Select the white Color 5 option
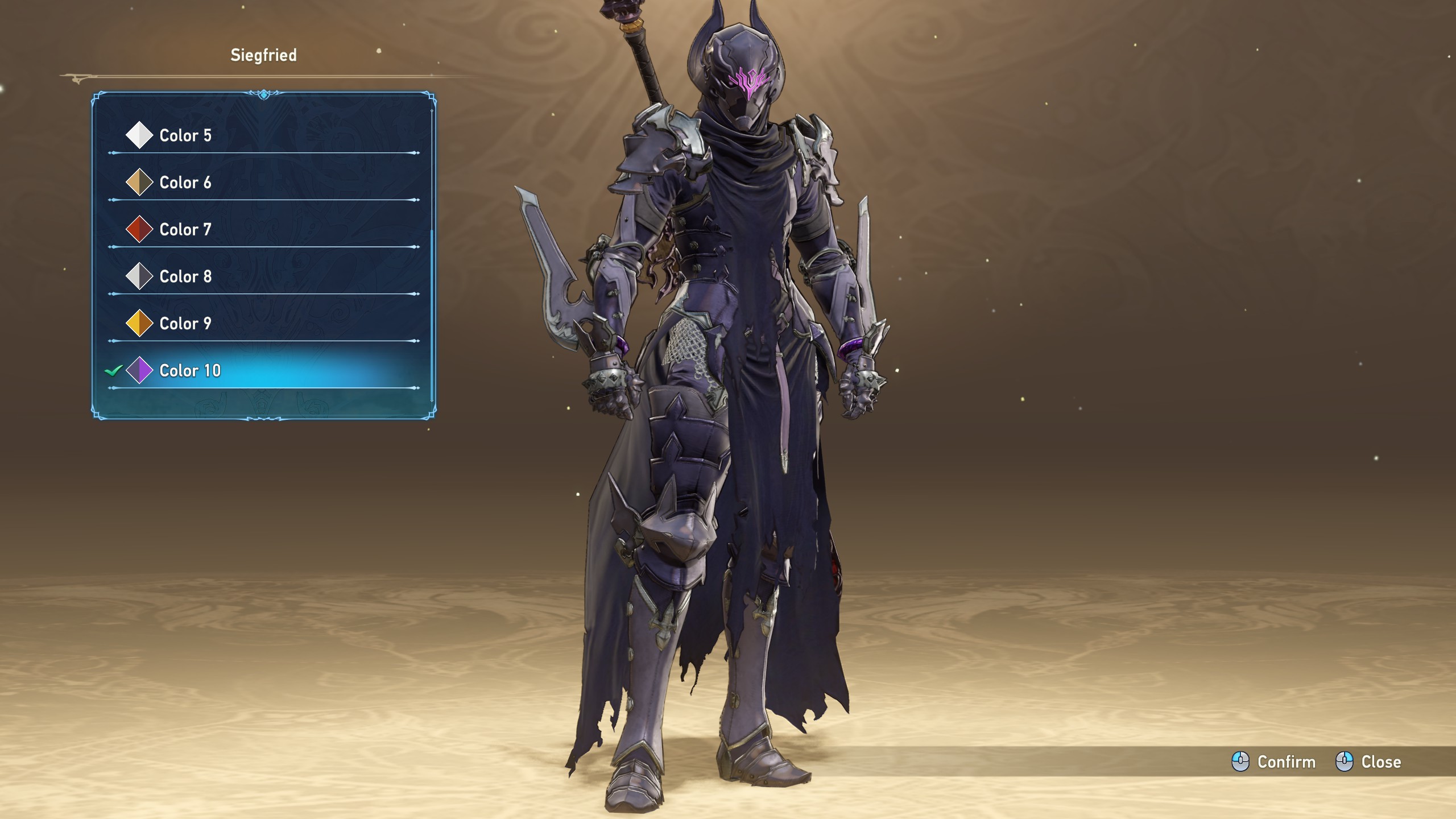Screen dimensions: 1456x819 [x=185, y=135]
